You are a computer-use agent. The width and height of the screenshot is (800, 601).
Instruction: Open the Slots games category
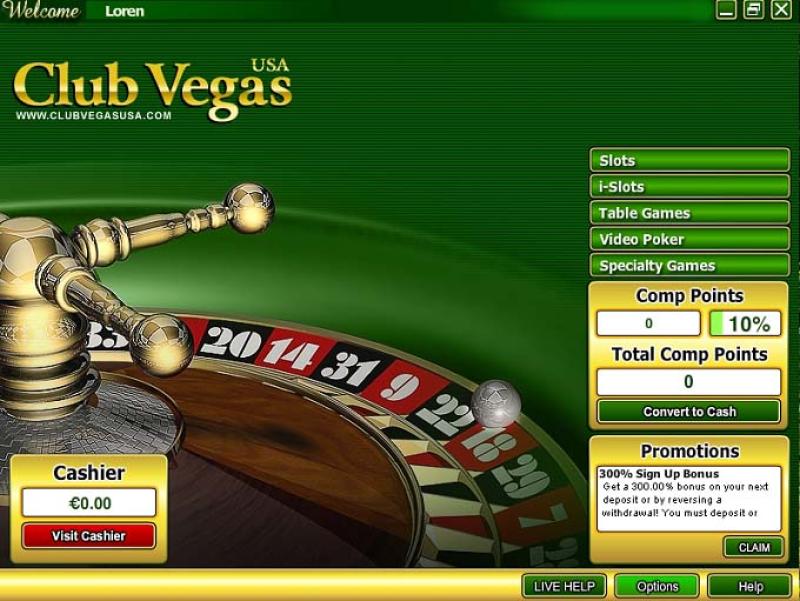click(x=689, y=160)
